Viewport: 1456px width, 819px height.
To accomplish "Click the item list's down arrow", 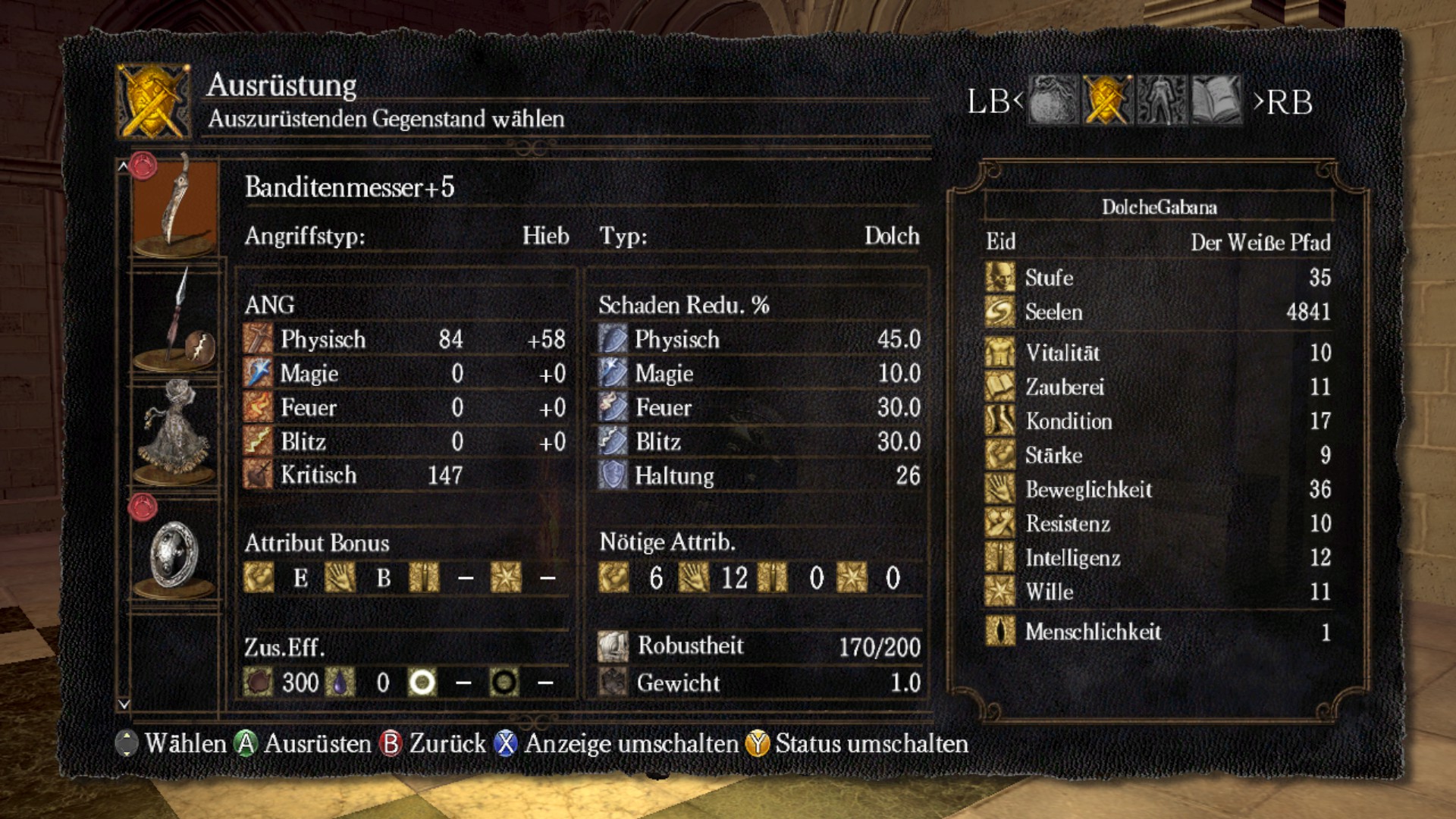I will pyautogui.click(x=124, y=704).
